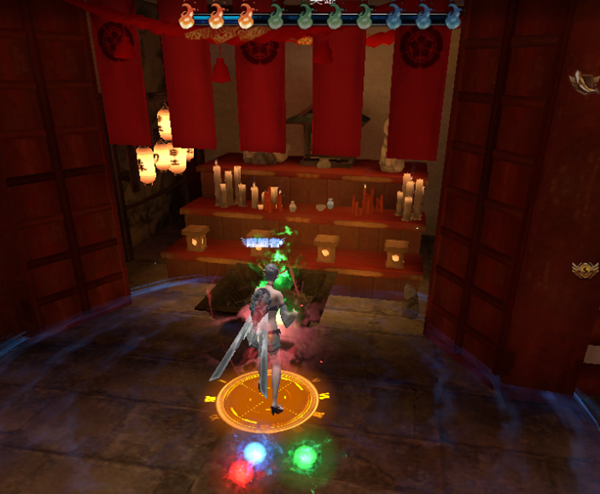Open the winged horn emblem icon
Viewport: 600px width, 494px height.
[583, 82]
